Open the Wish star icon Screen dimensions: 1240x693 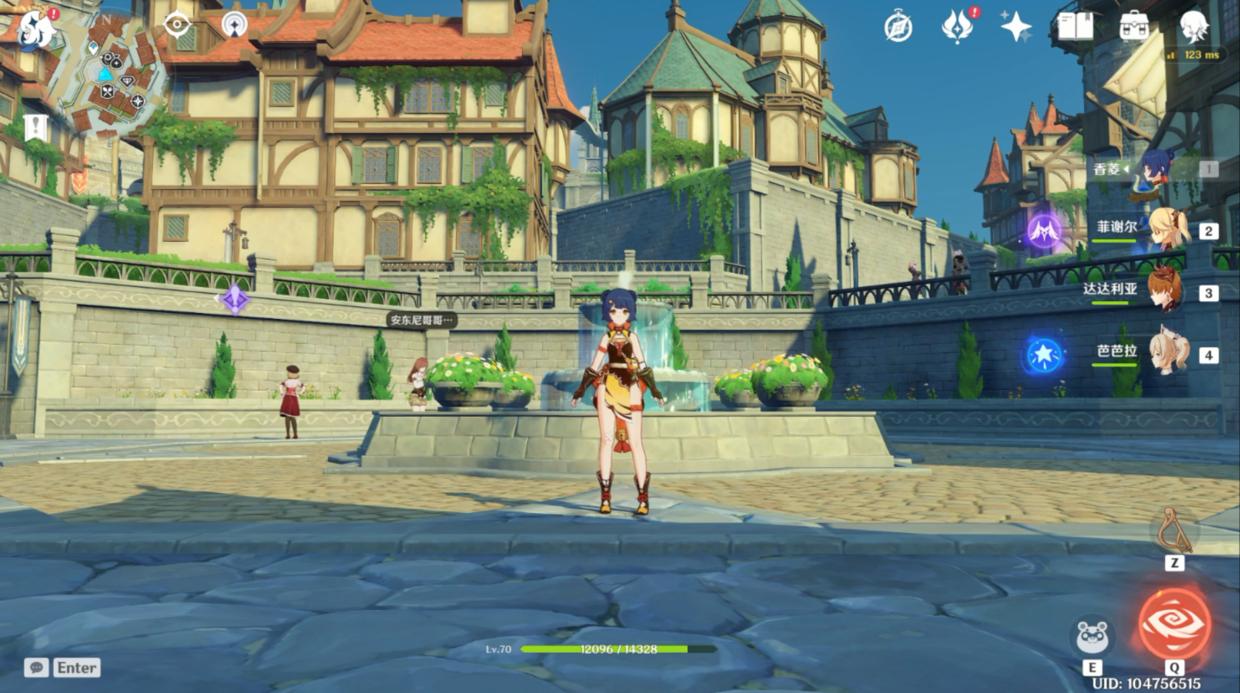[x=1016, y=27]
